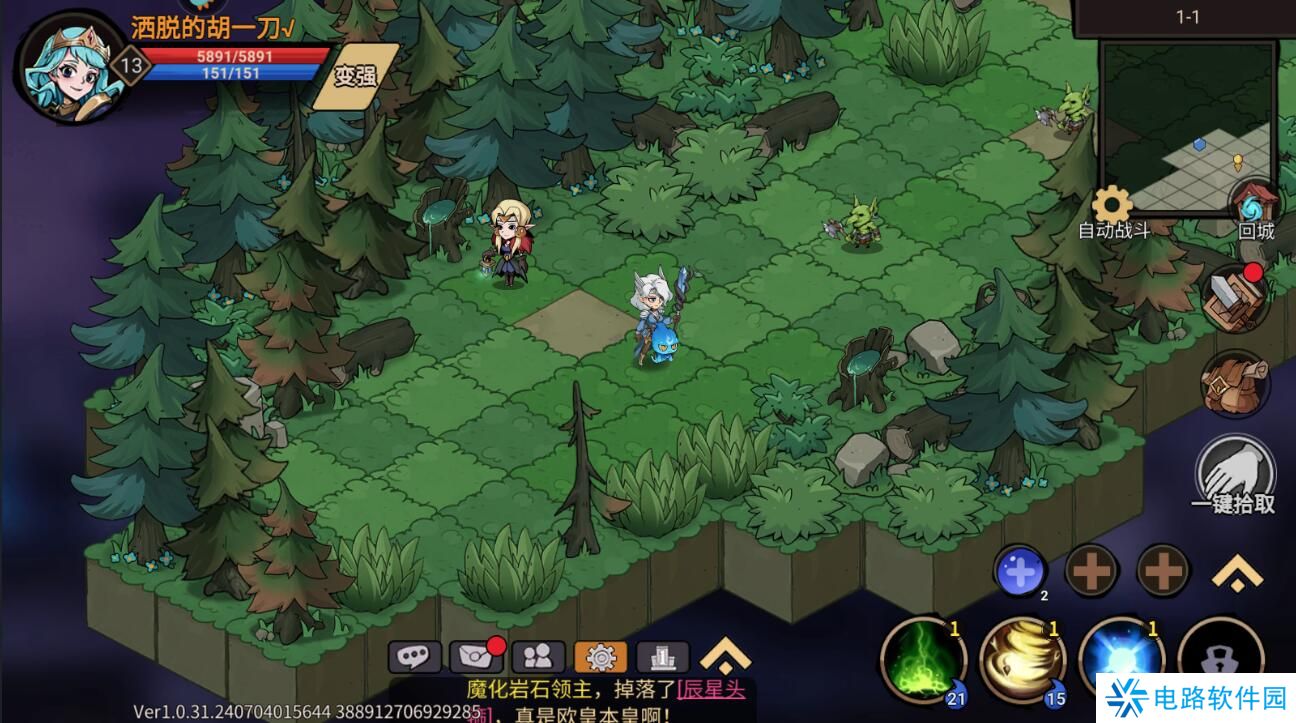Open the ranking podium button
The image size is (1296, 723).
662,657
